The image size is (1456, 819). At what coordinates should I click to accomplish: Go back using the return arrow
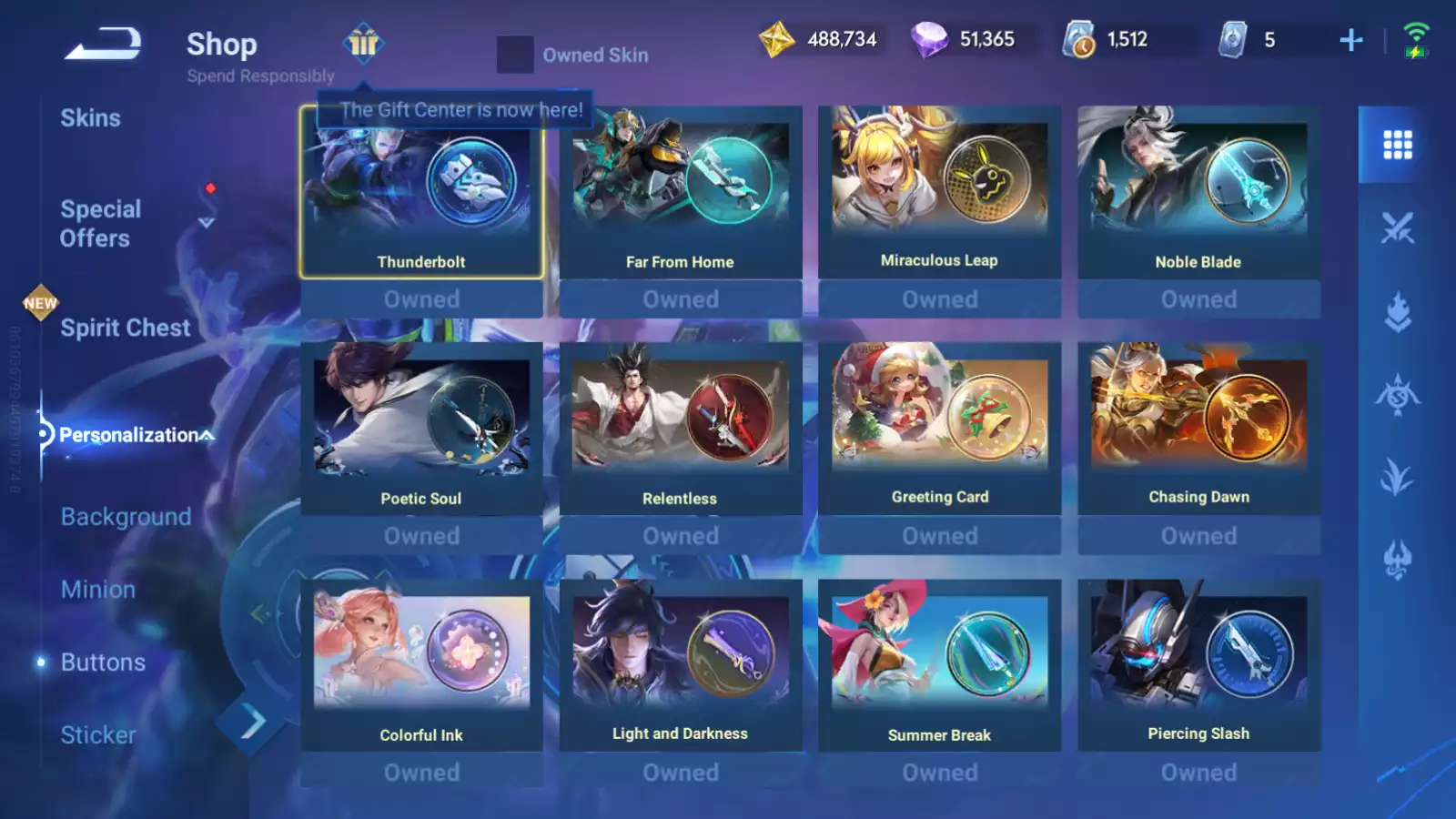click(103, 43)
